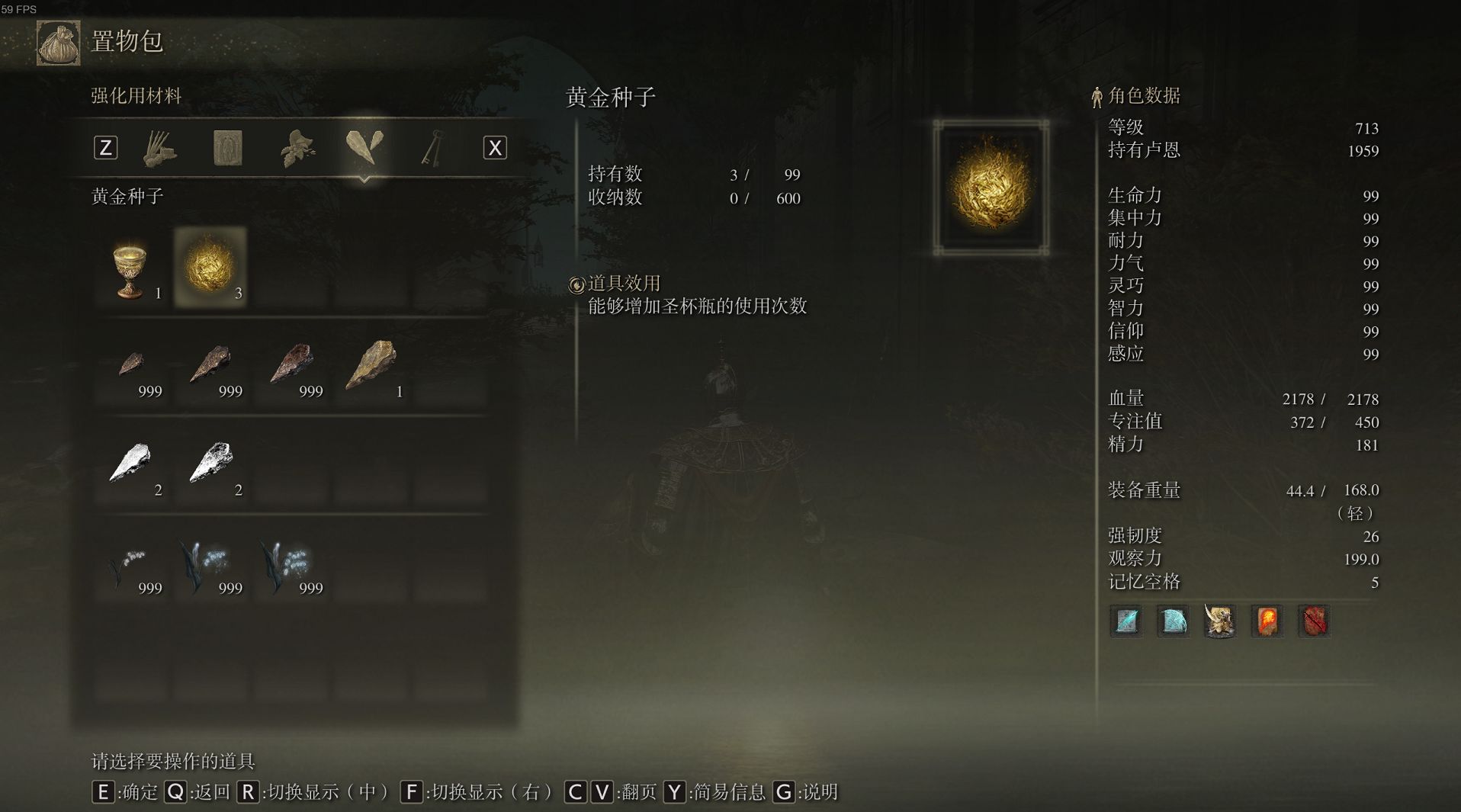This screenshot has height=812, width=1461.
Task: Open the stone tablet category tab
Action: tap(227, 147)
